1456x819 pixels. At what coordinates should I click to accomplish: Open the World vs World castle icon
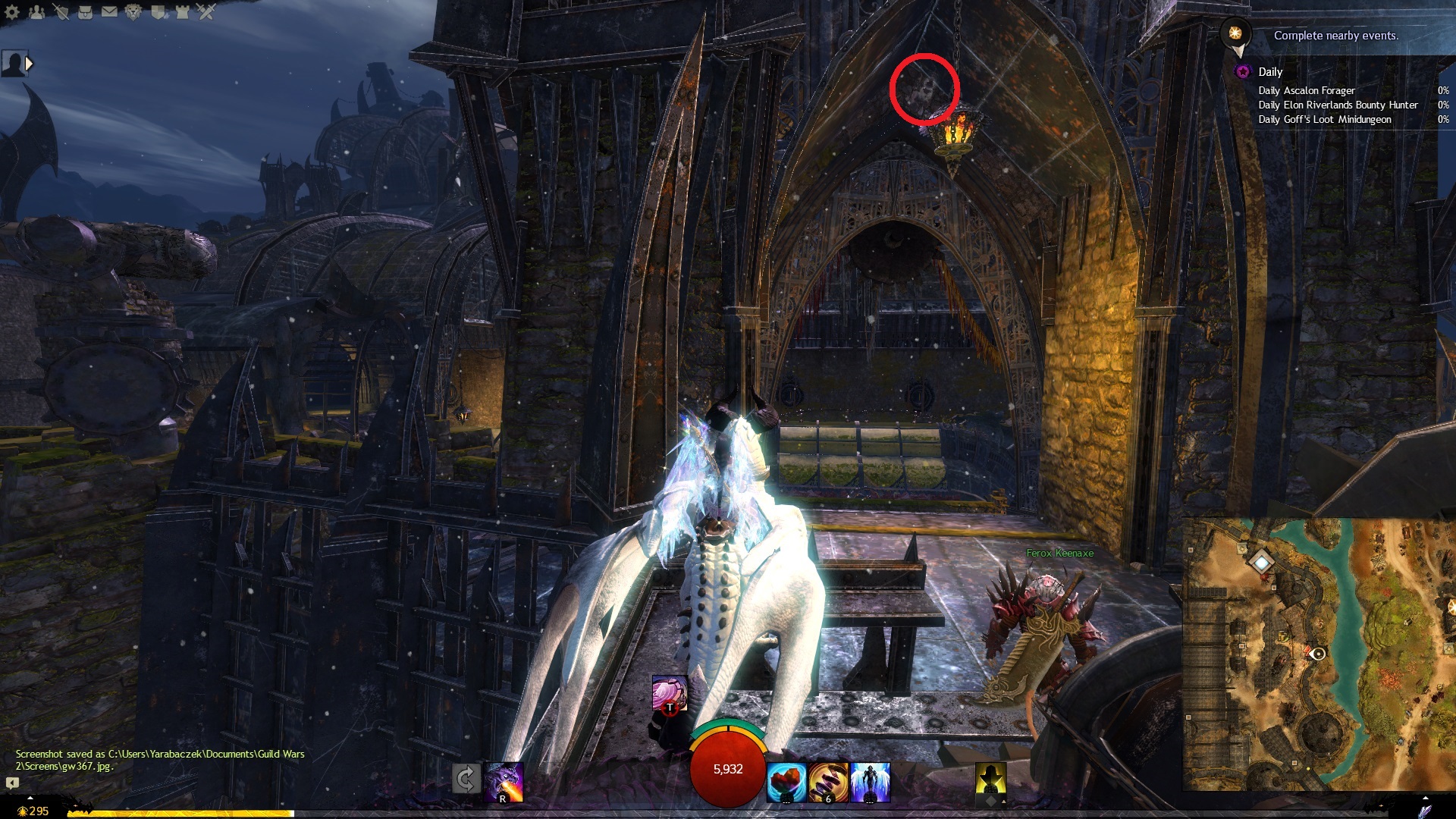pyautogui.click(x=182, y=12)
